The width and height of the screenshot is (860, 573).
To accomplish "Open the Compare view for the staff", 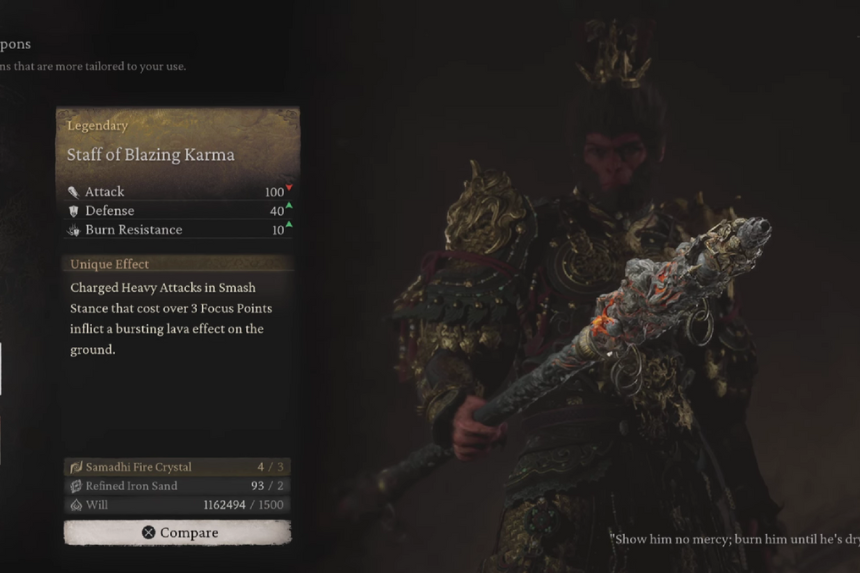I will 178,533.
